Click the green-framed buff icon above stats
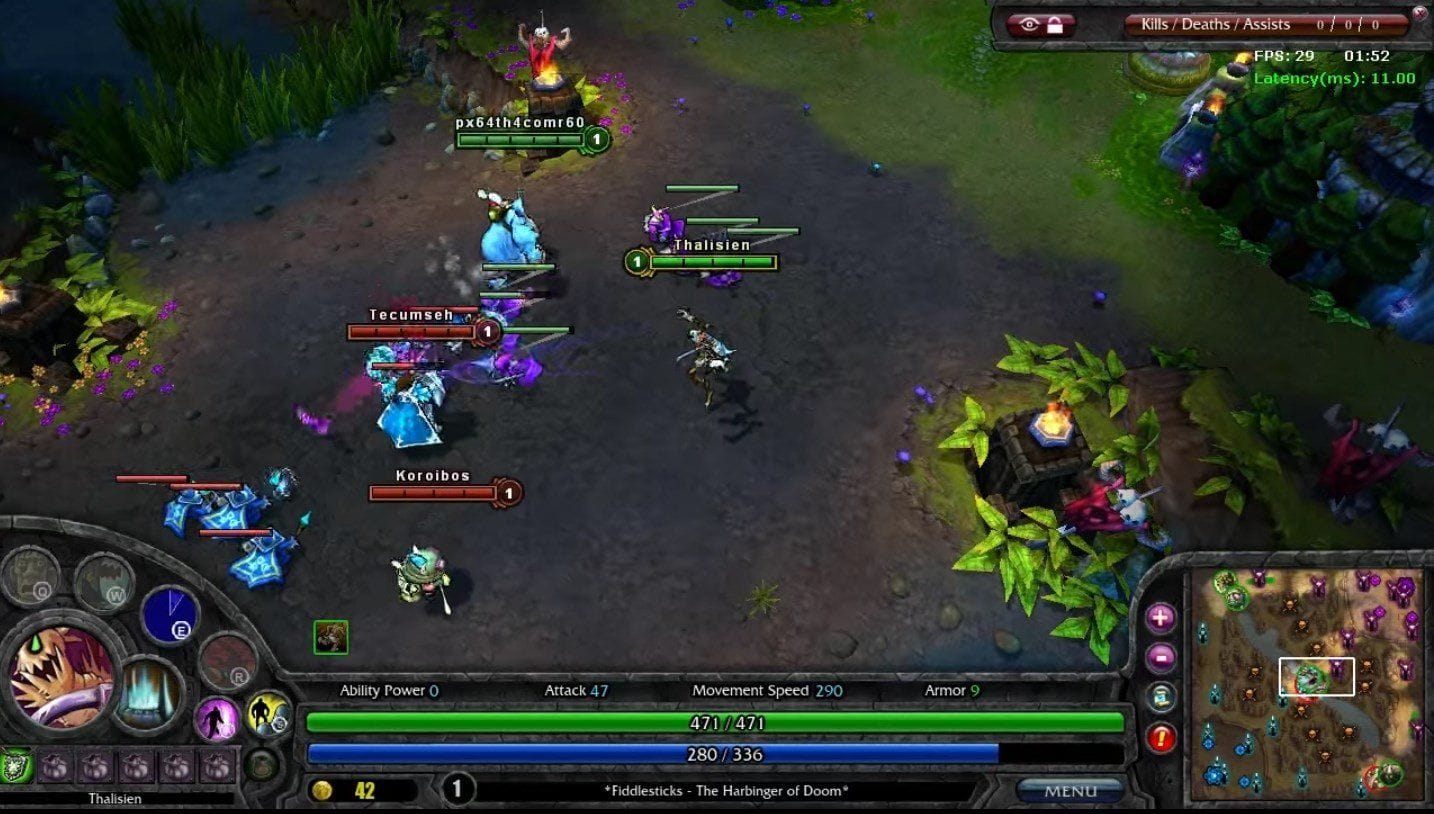 pos(331,637)
